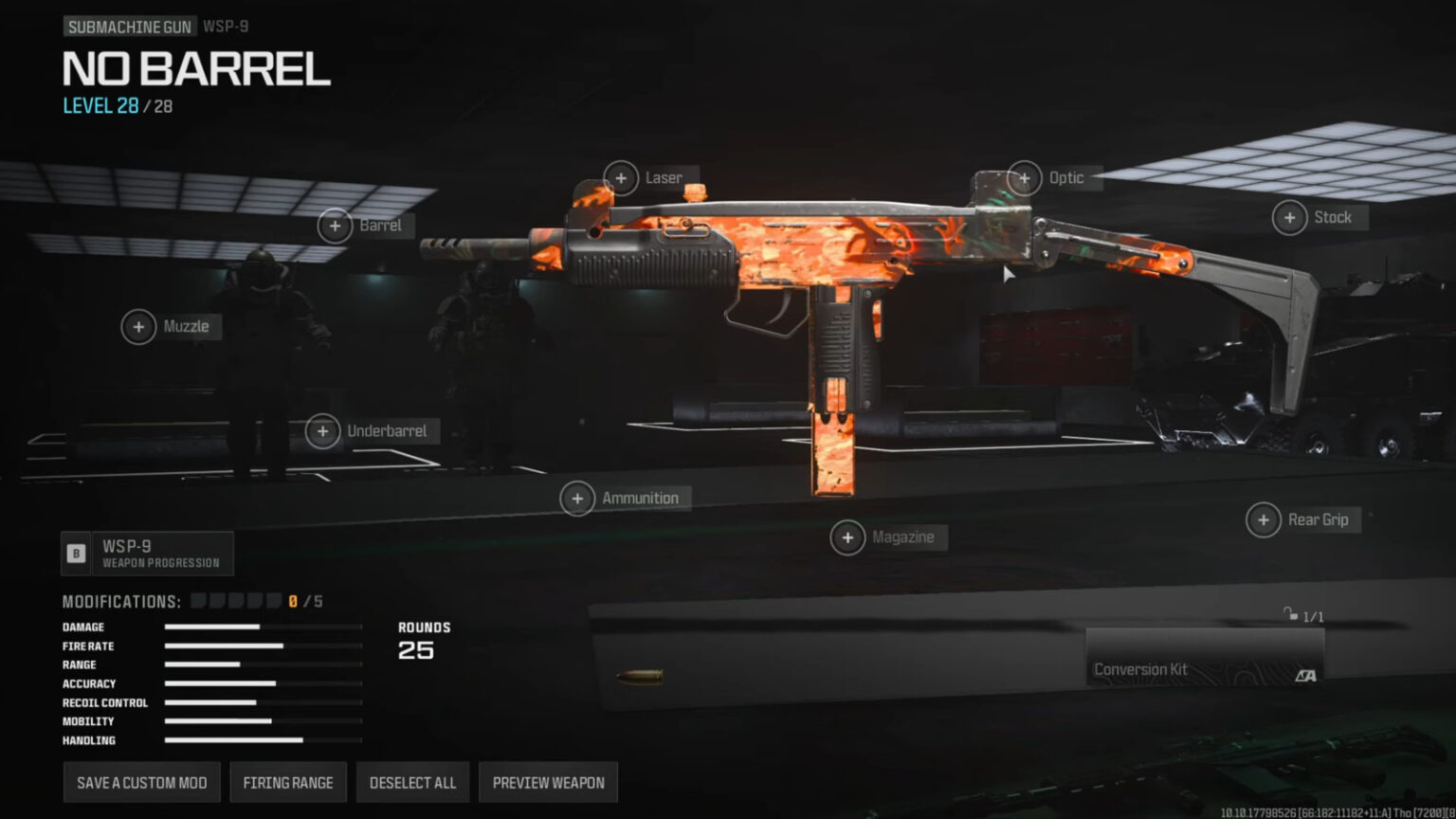Open the Stock attachment slot
Screen dimensions: 1456x819
[1289, 217]
